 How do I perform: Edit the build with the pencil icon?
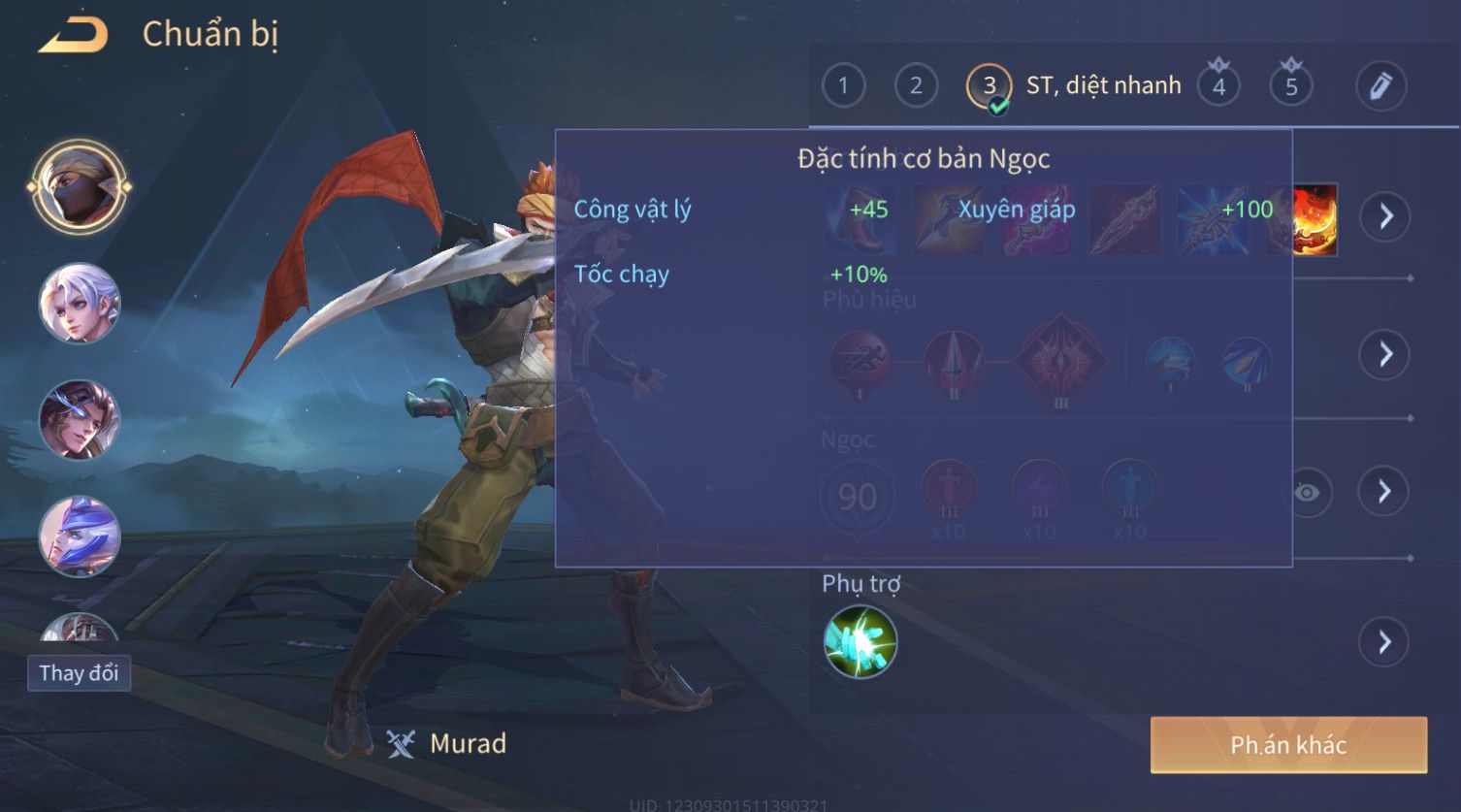(x=1380, y=86)
